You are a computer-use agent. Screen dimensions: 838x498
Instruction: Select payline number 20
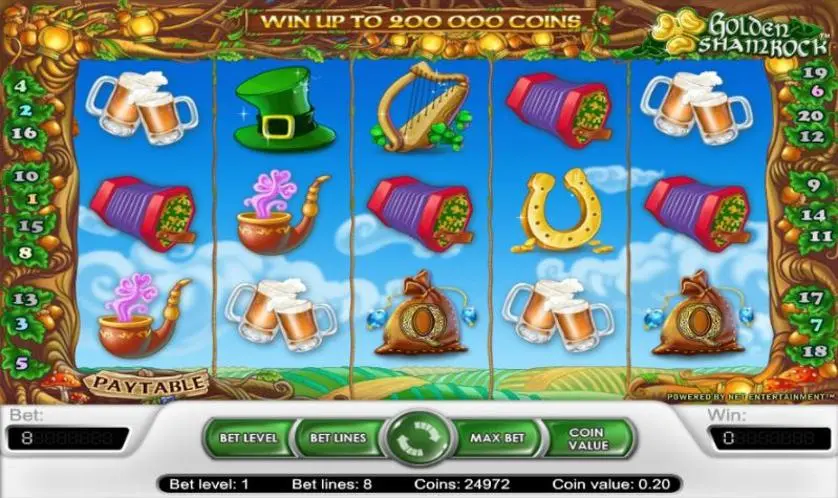812,114
